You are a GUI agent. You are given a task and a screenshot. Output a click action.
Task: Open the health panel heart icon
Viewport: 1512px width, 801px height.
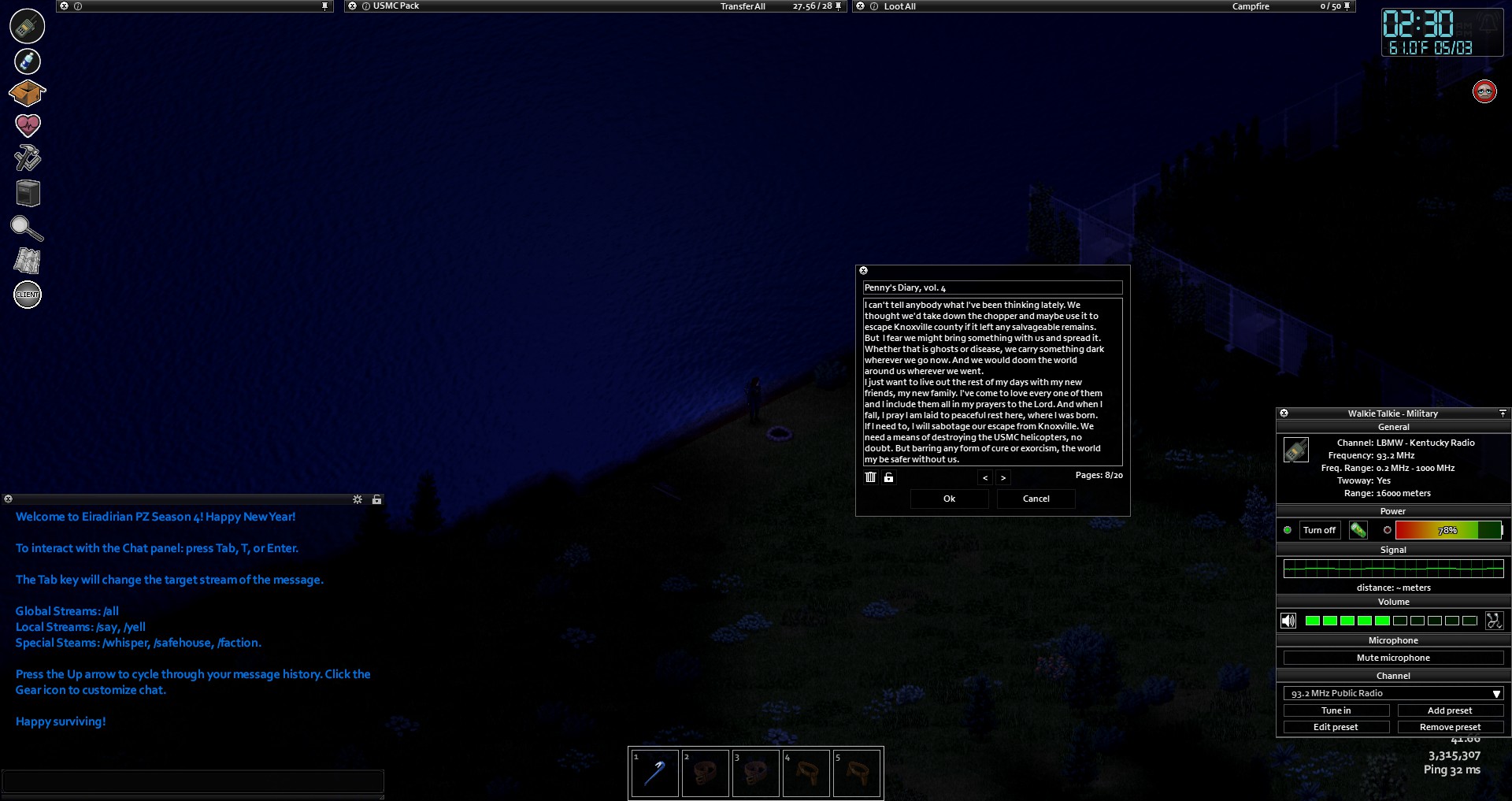pyautogui.click(x=28, y=125)
